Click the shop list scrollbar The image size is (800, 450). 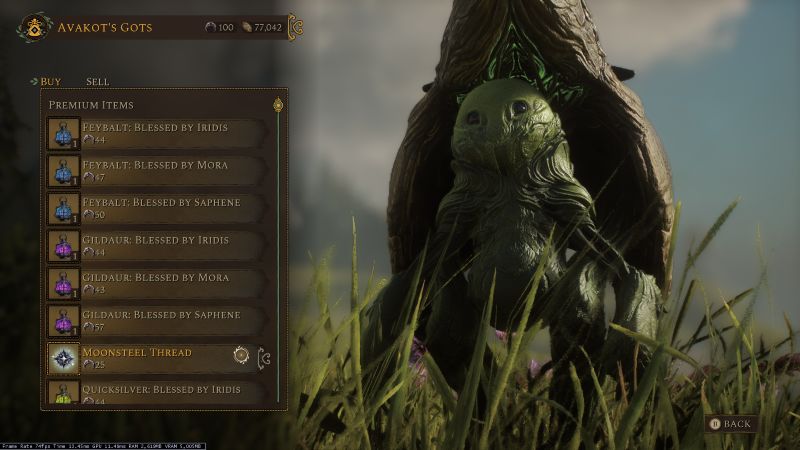[278, 250]
